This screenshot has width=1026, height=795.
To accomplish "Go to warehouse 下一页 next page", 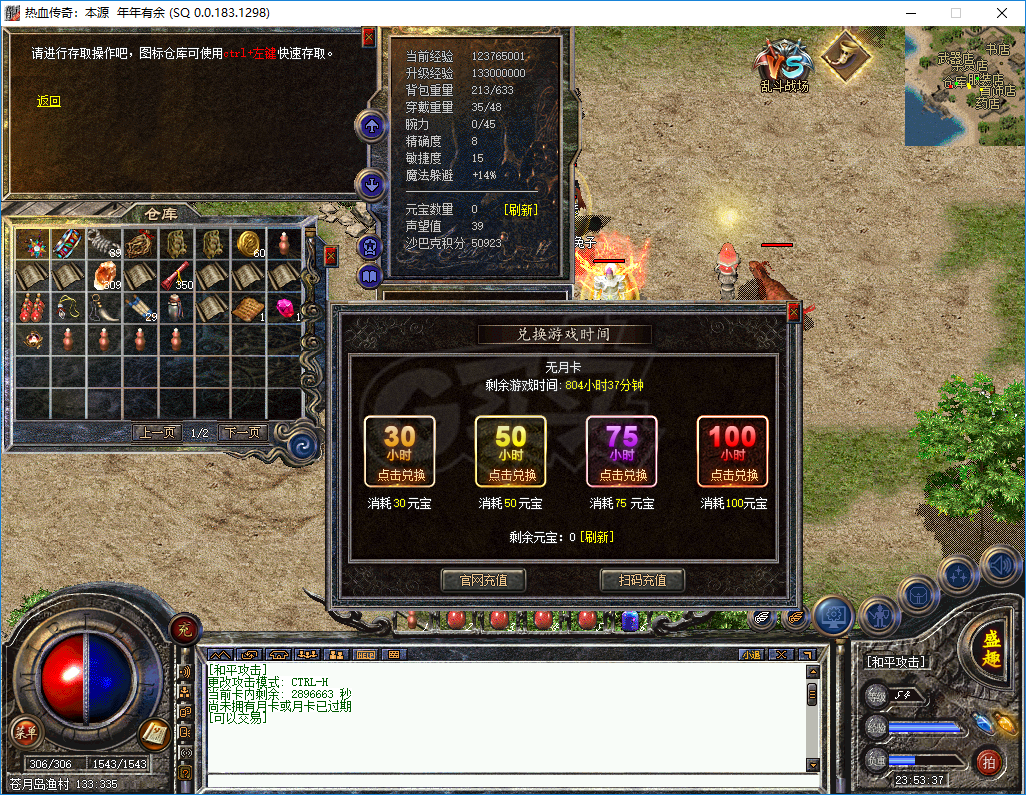I will (244, 433).
